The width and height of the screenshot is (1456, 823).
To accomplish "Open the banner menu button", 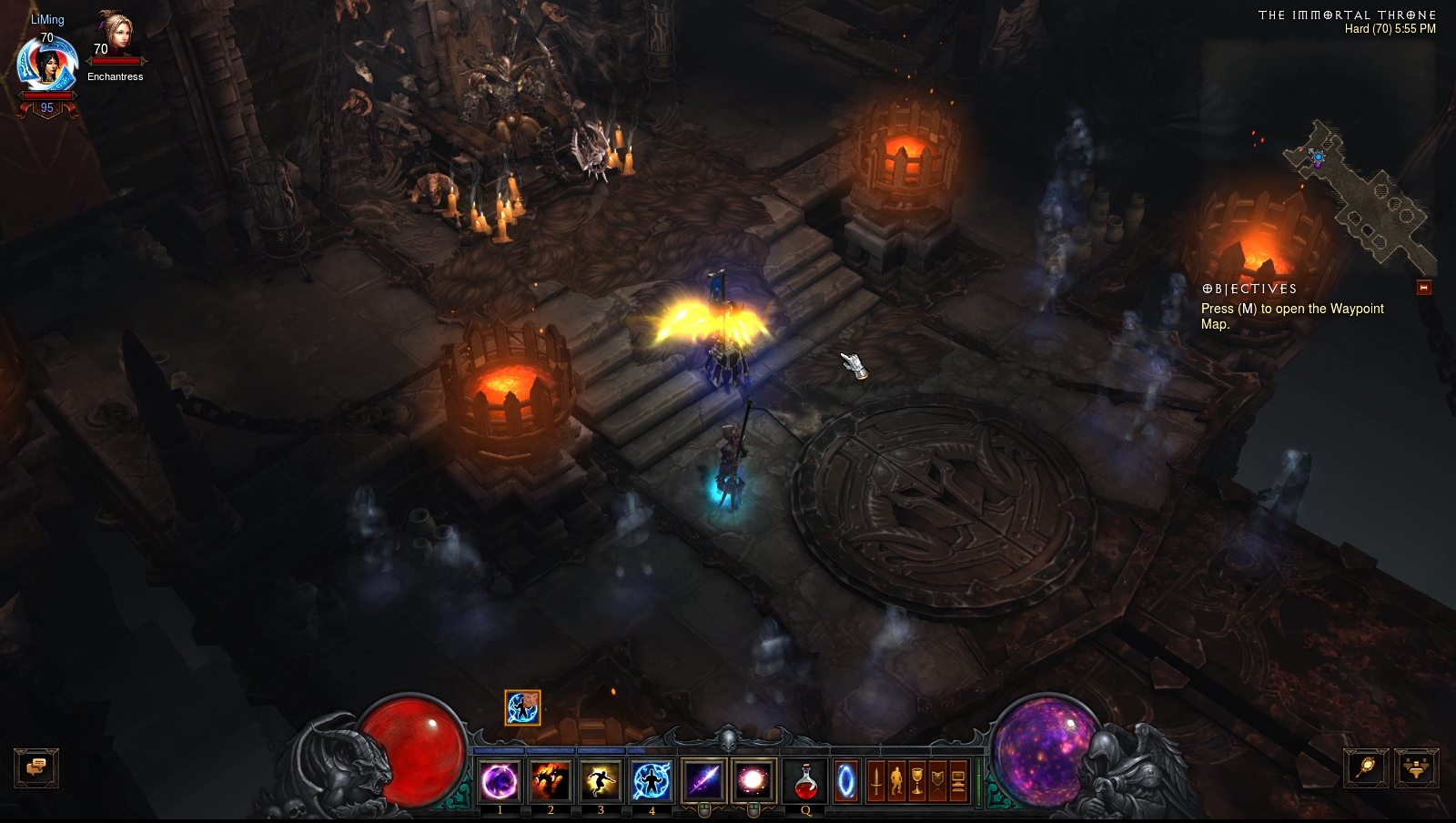I will pos(937,781).
